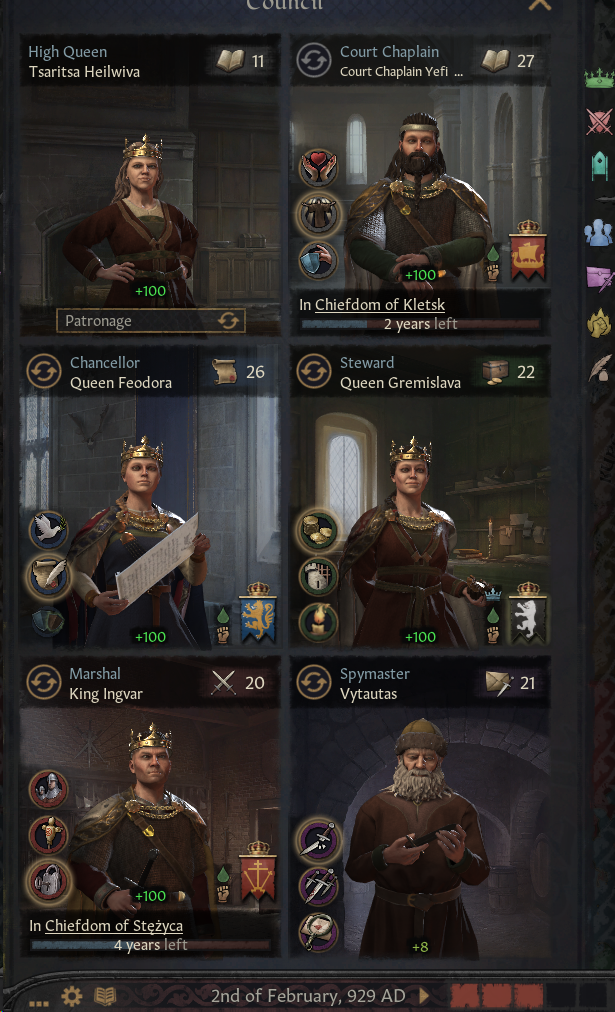This screenshot has height=1012, width=615.
Task: Choose the Steward's gold coins task
Action: click(318, 530)
